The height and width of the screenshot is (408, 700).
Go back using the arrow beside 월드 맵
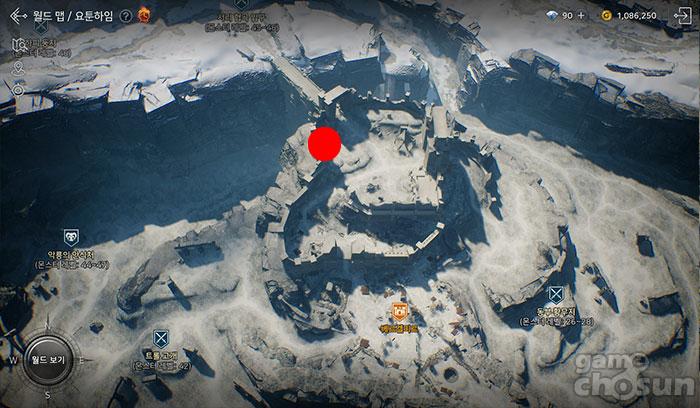pyautogui.click(x=17, y=15)
